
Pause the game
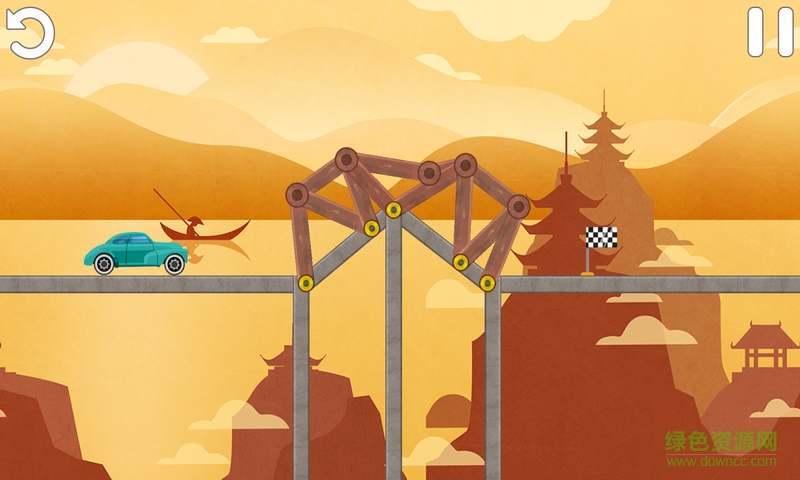pos(769,32)
